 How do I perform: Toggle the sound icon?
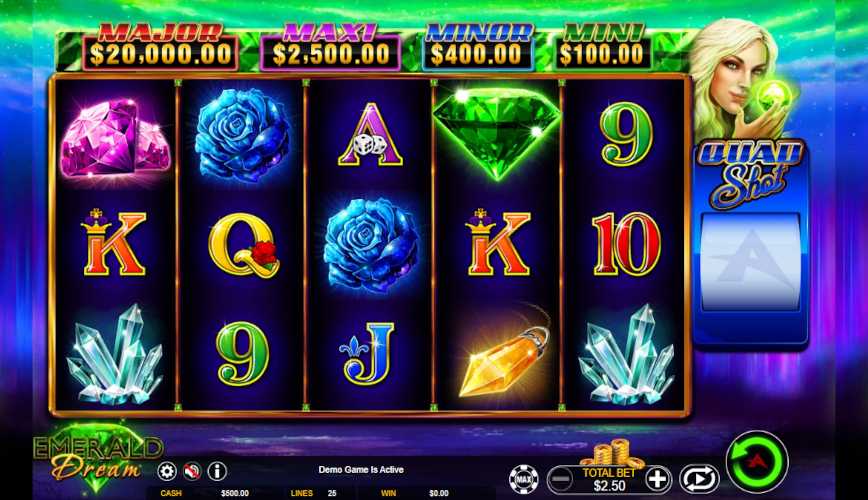point(192,471)
